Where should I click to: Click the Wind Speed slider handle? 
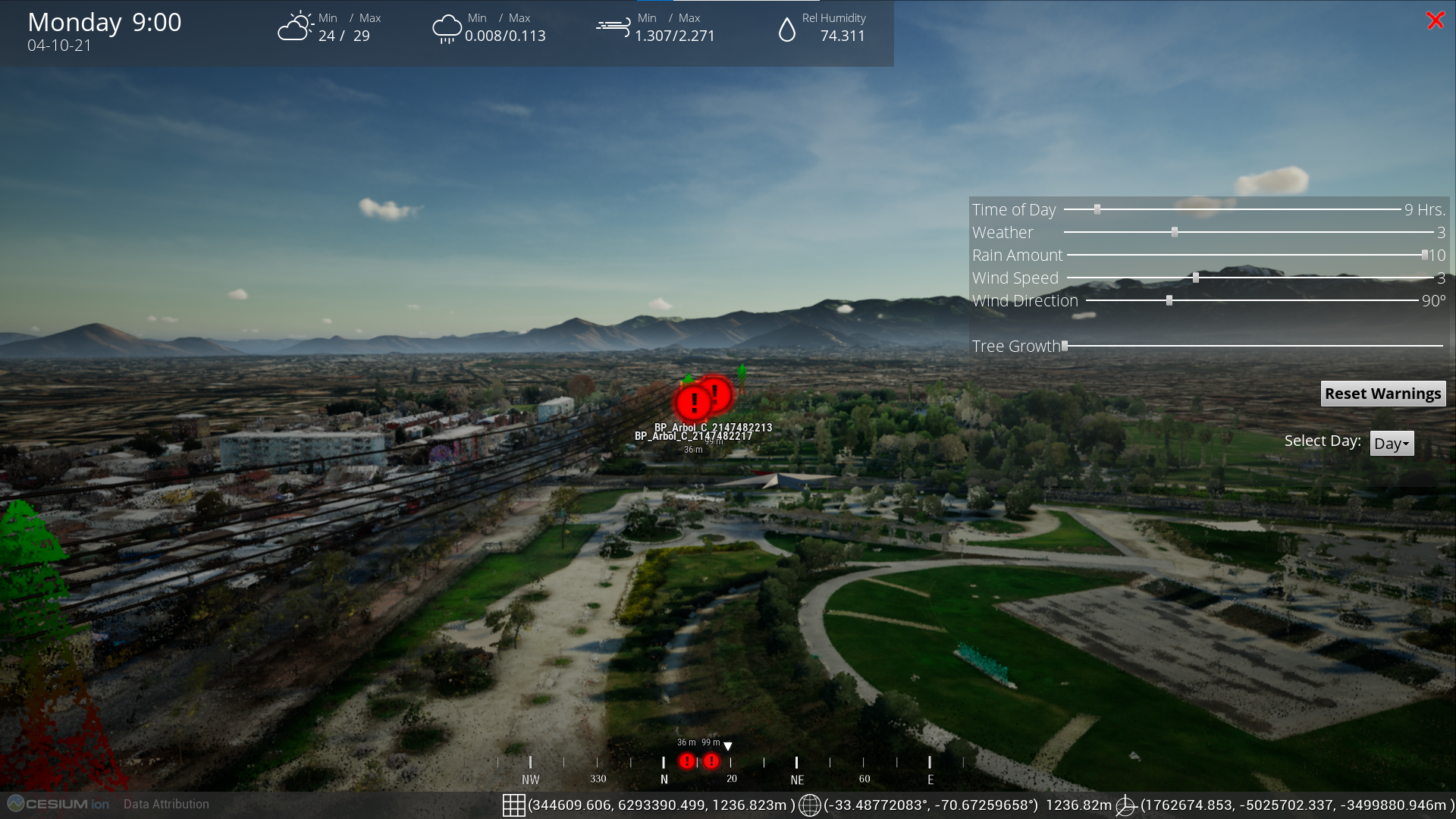pos(1196,278)
